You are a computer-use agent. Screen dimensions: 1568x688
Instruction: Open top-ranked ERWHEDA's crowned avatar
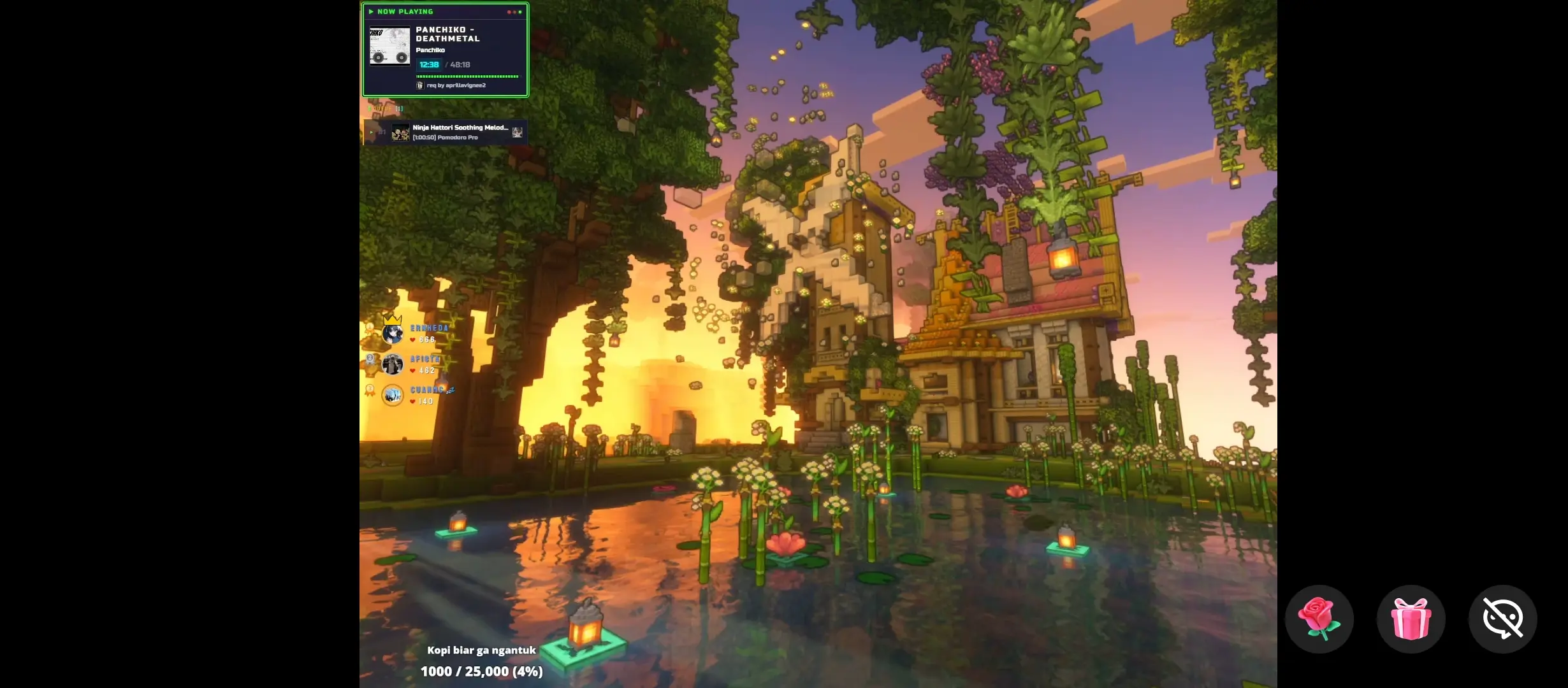coord(392,333)
